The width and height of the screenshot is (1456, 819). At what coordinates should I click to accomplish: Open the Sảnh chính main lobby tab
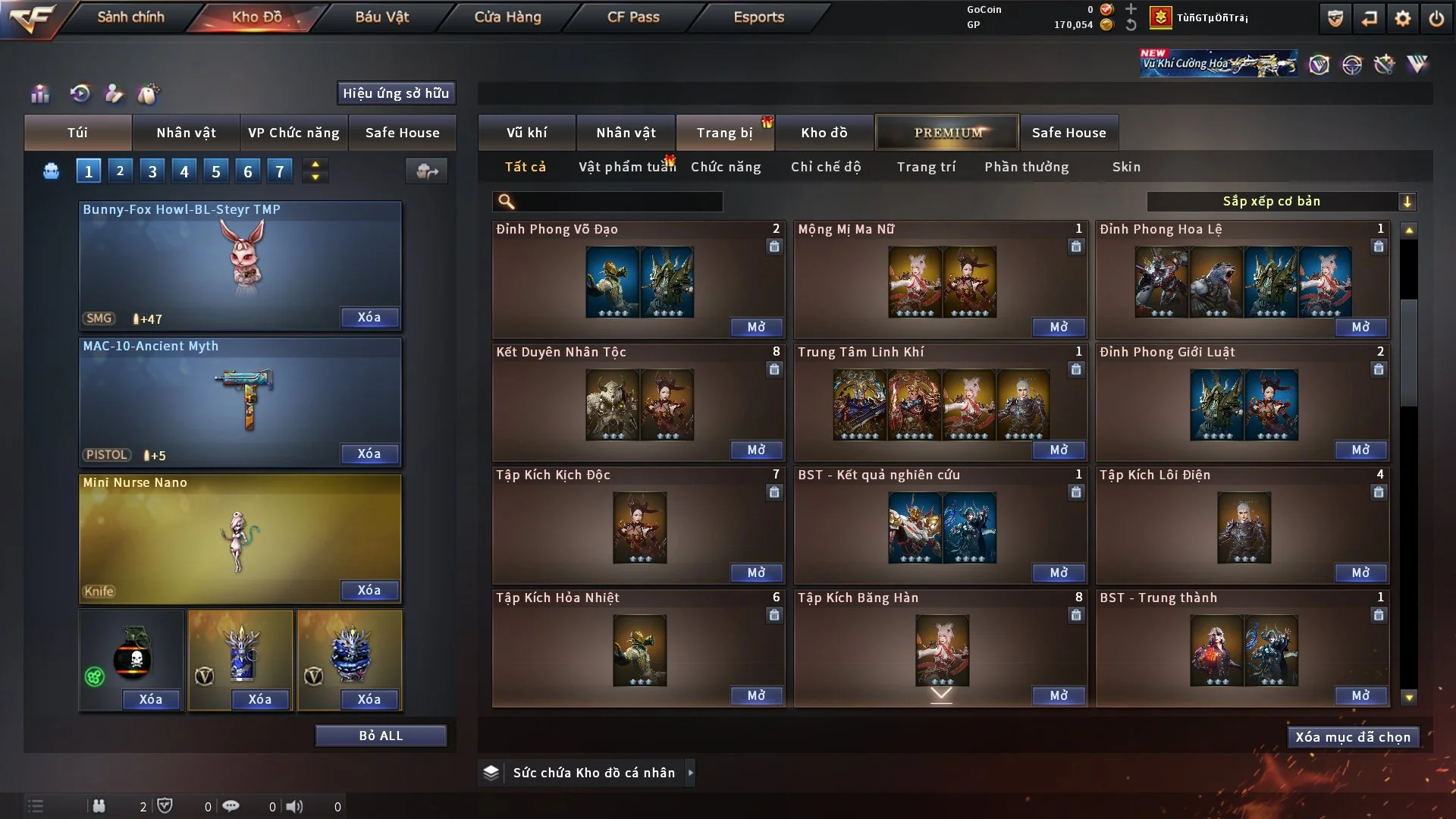(x=130, y=17)
